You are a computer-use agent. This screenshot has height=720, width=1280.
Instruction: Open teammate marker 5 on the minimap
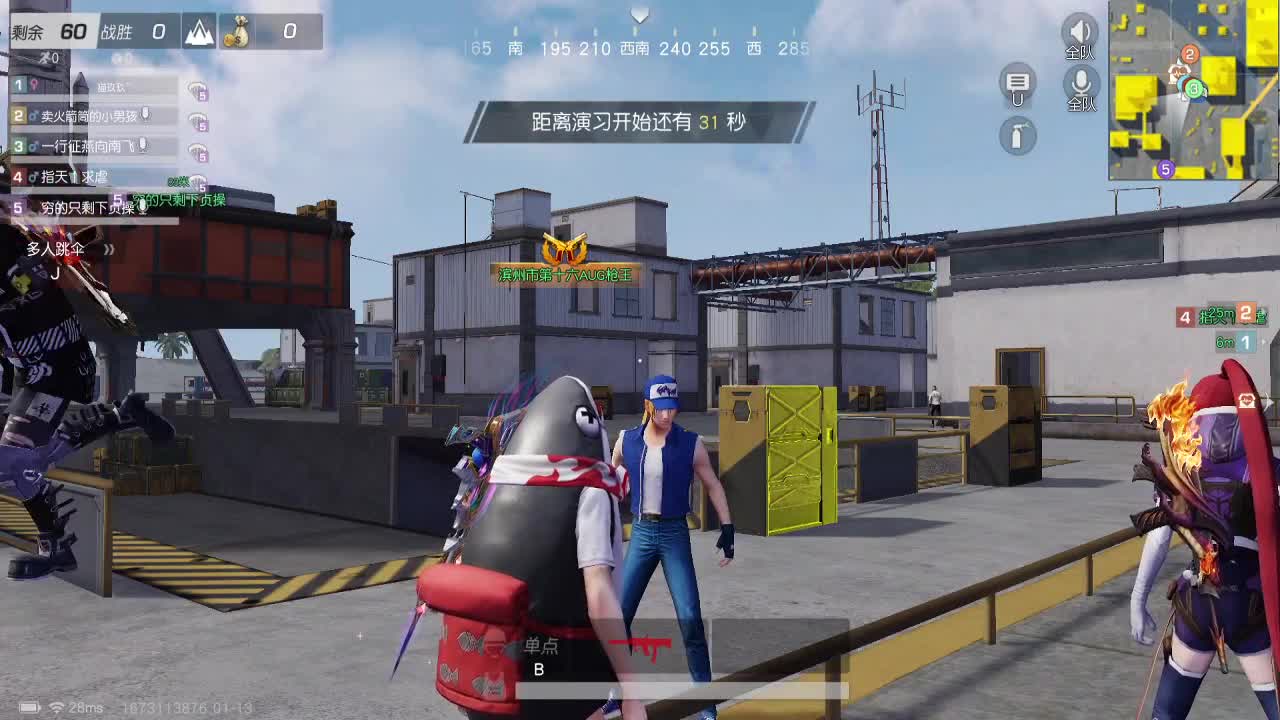(1164, 170)
